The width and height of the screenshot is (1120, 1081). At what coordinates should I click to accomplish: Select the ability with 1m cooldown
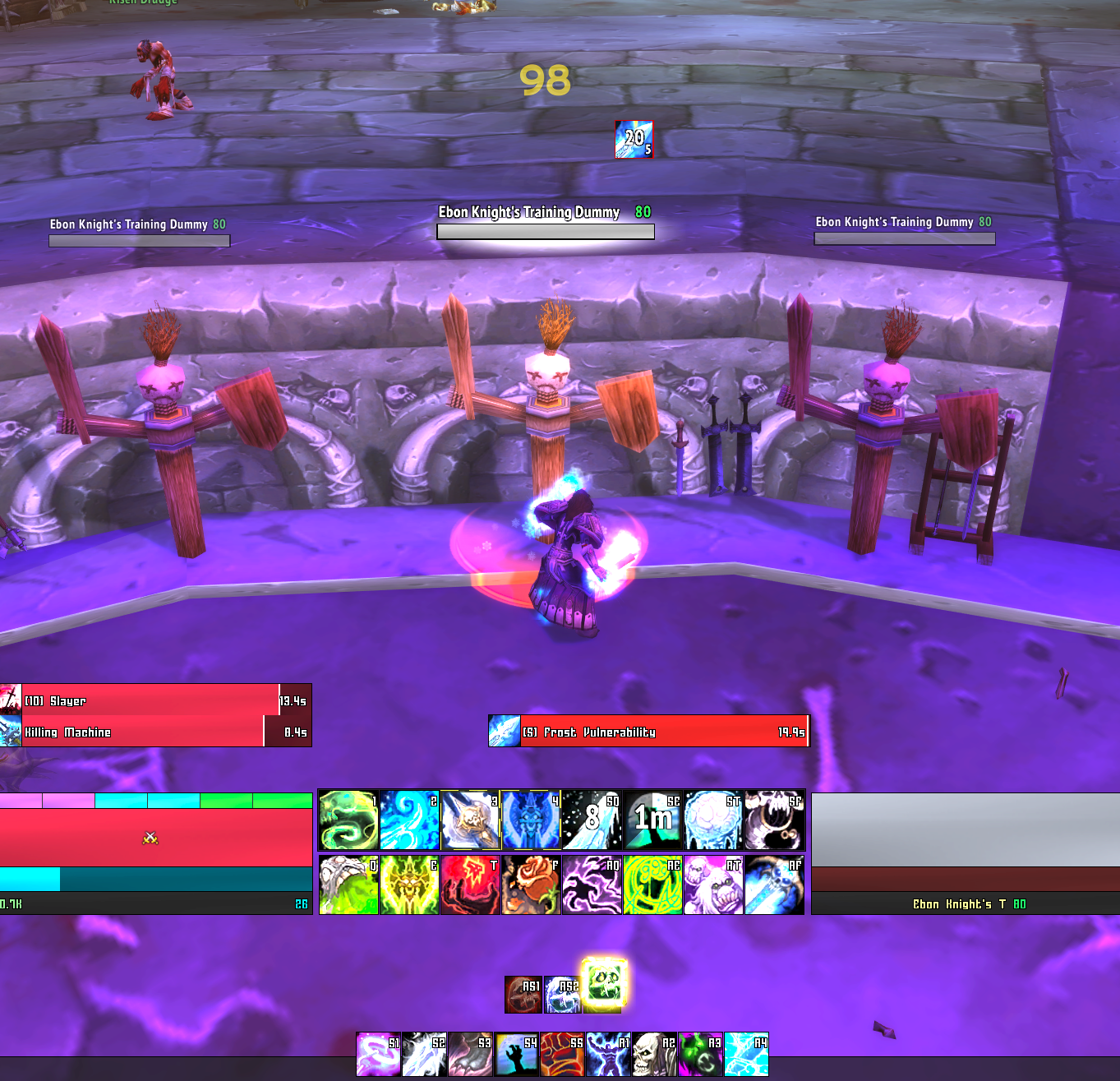click(x=652, y=820)
